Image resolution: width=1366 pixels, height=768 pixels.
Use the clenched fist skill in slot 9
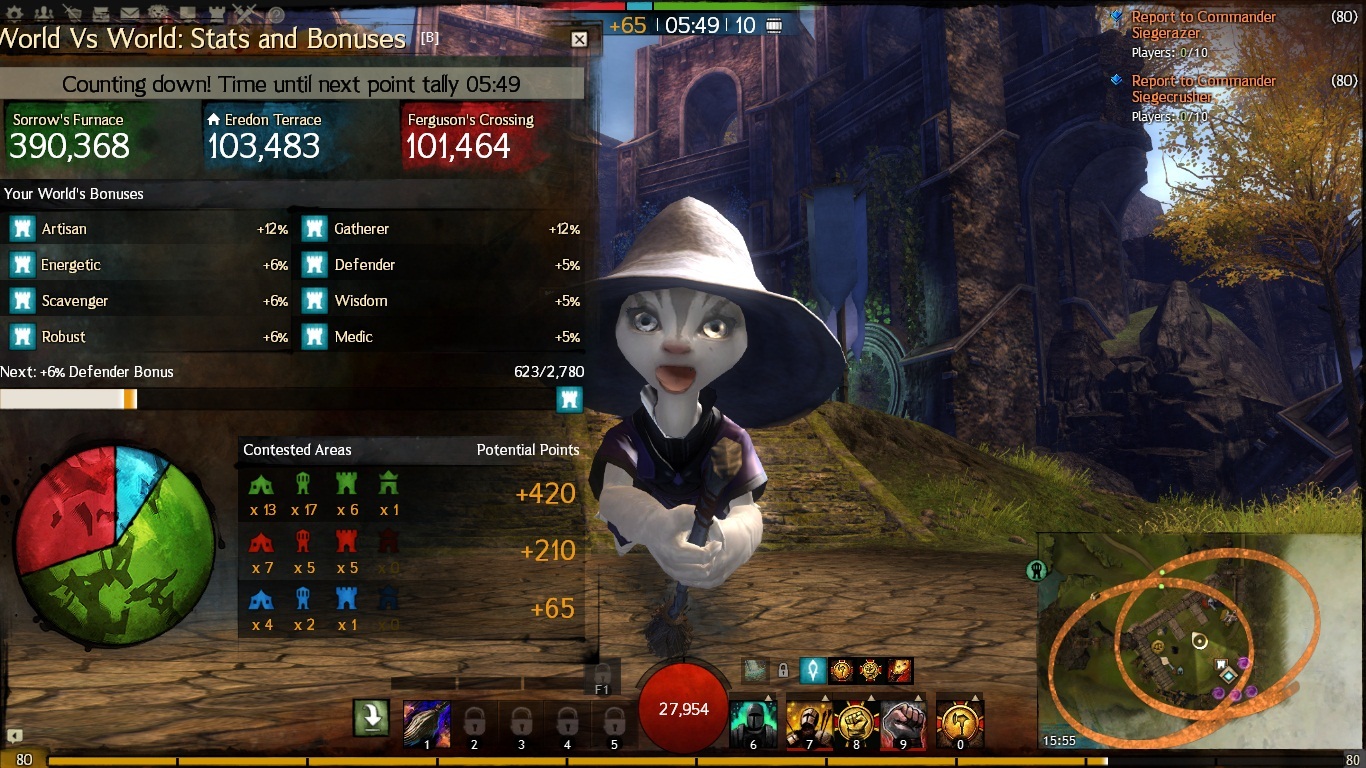tap(904, 724)
